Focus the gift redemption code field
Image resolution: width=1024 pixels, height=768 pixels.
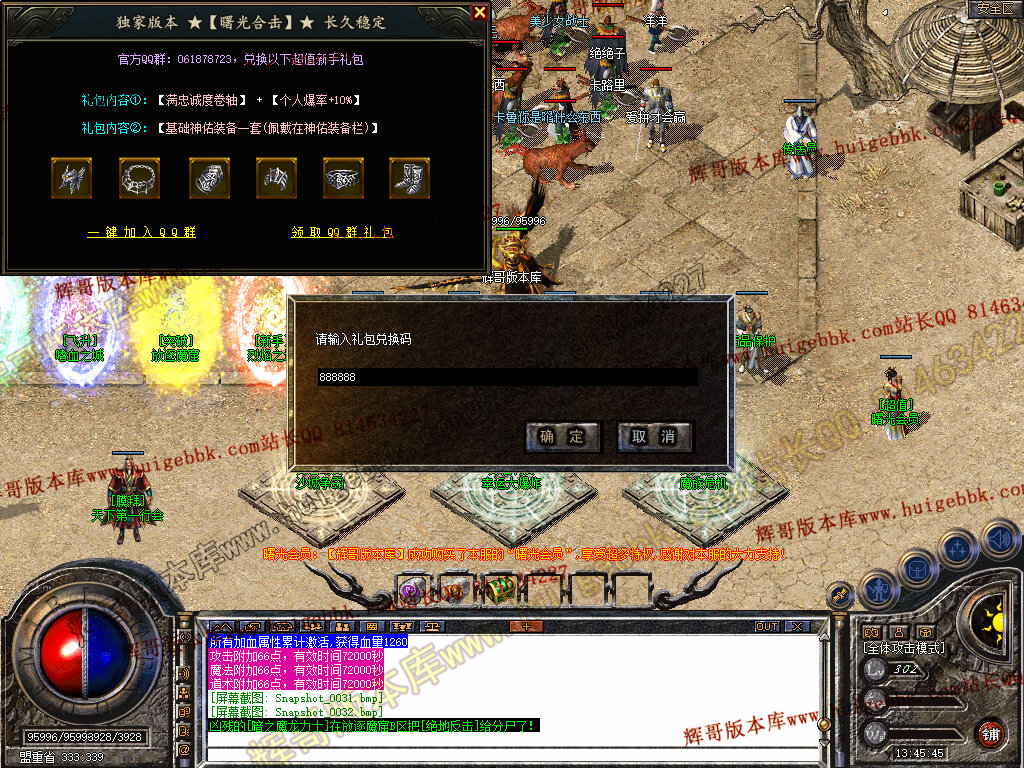point(506,377)
